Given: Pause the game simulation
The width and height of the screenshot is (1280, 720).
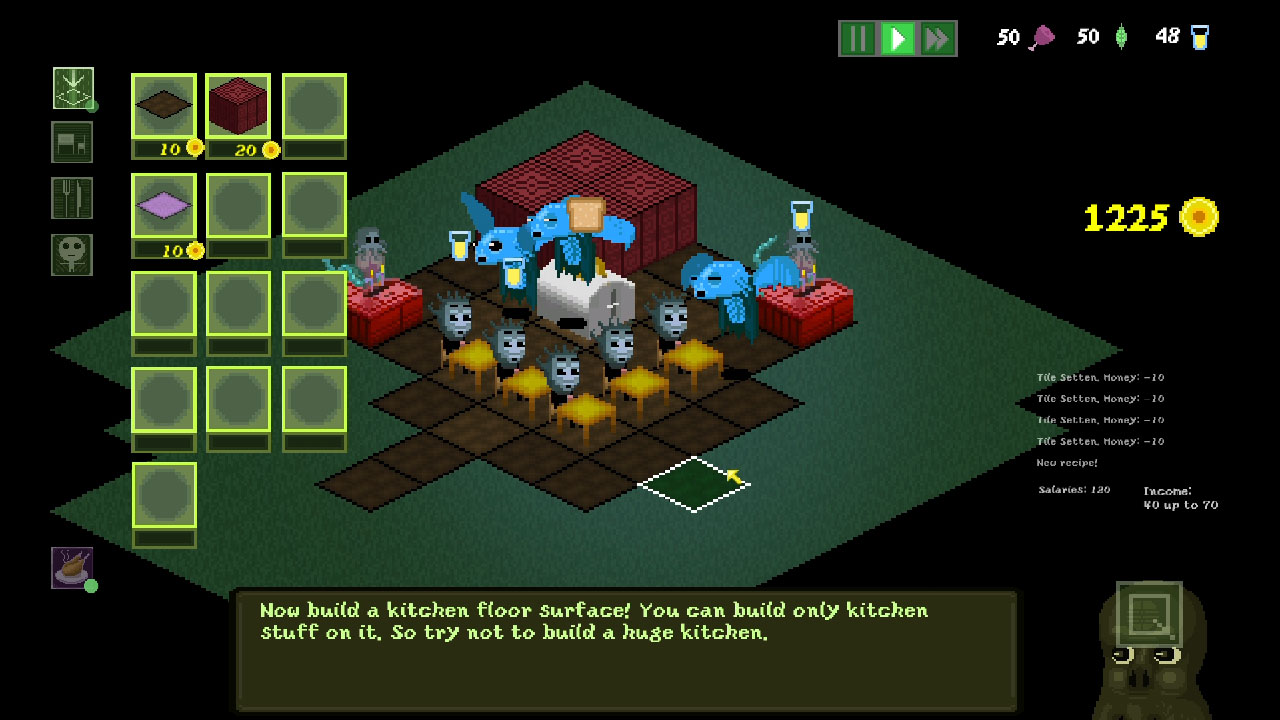Looking at the screenshot, I should pos(858,37).
